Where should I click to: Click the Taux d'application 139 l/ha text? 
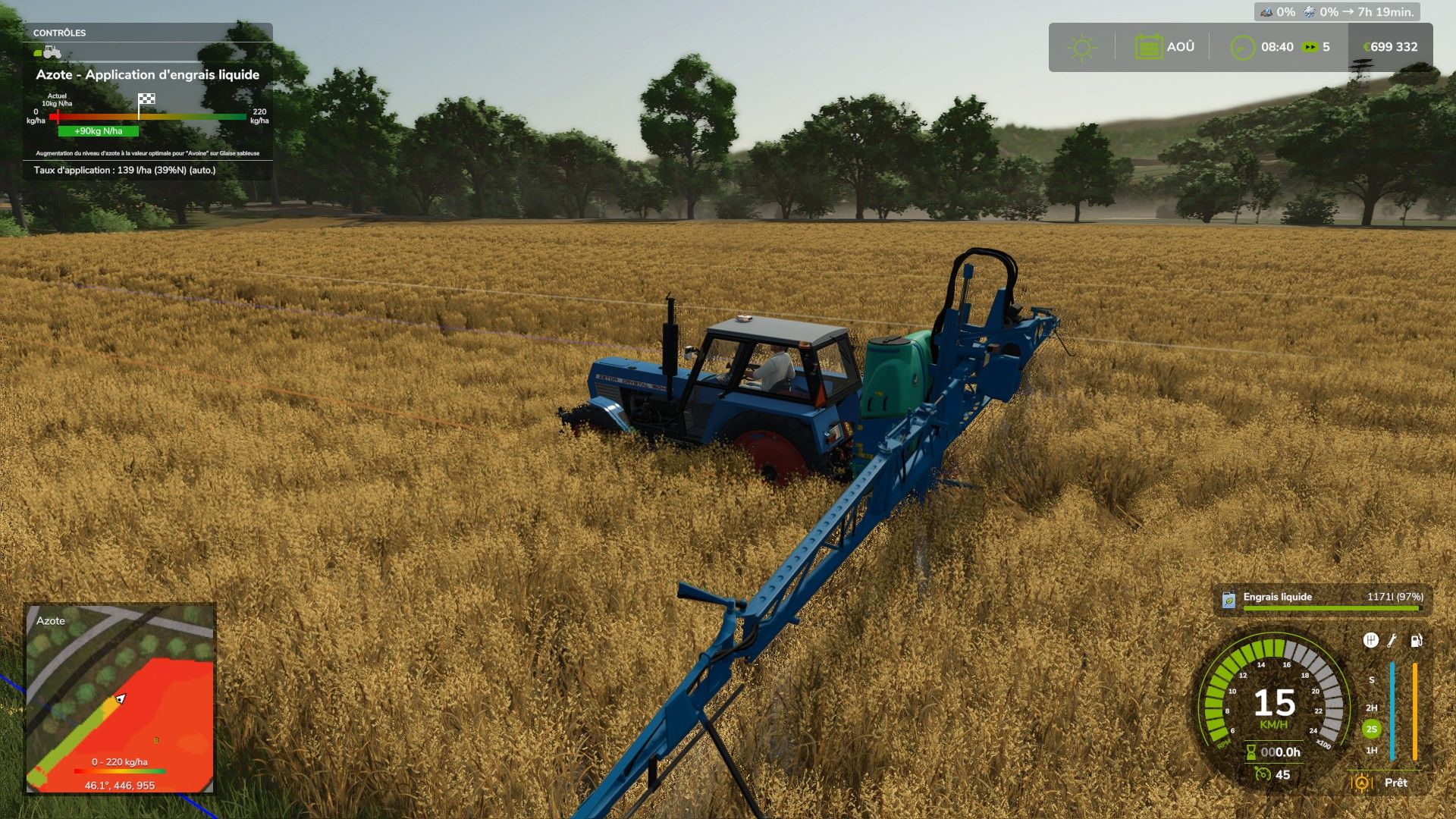point(124,171)
